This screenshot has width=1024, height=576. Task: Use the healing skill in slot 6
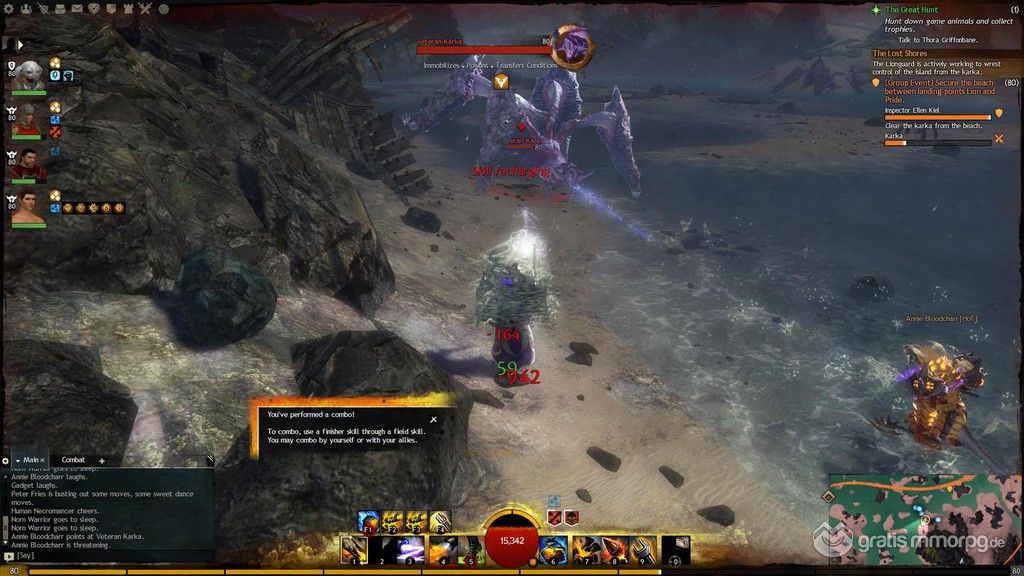coord(553,550)
